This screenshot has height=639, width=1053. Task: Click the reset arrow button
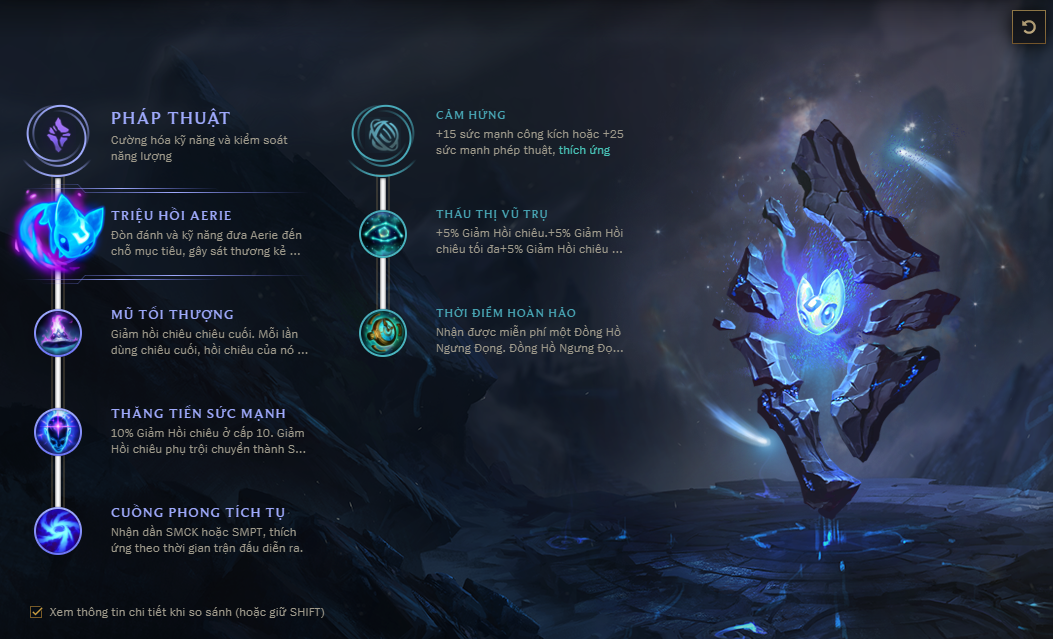pyautogui.click(x=1029, y=27)
